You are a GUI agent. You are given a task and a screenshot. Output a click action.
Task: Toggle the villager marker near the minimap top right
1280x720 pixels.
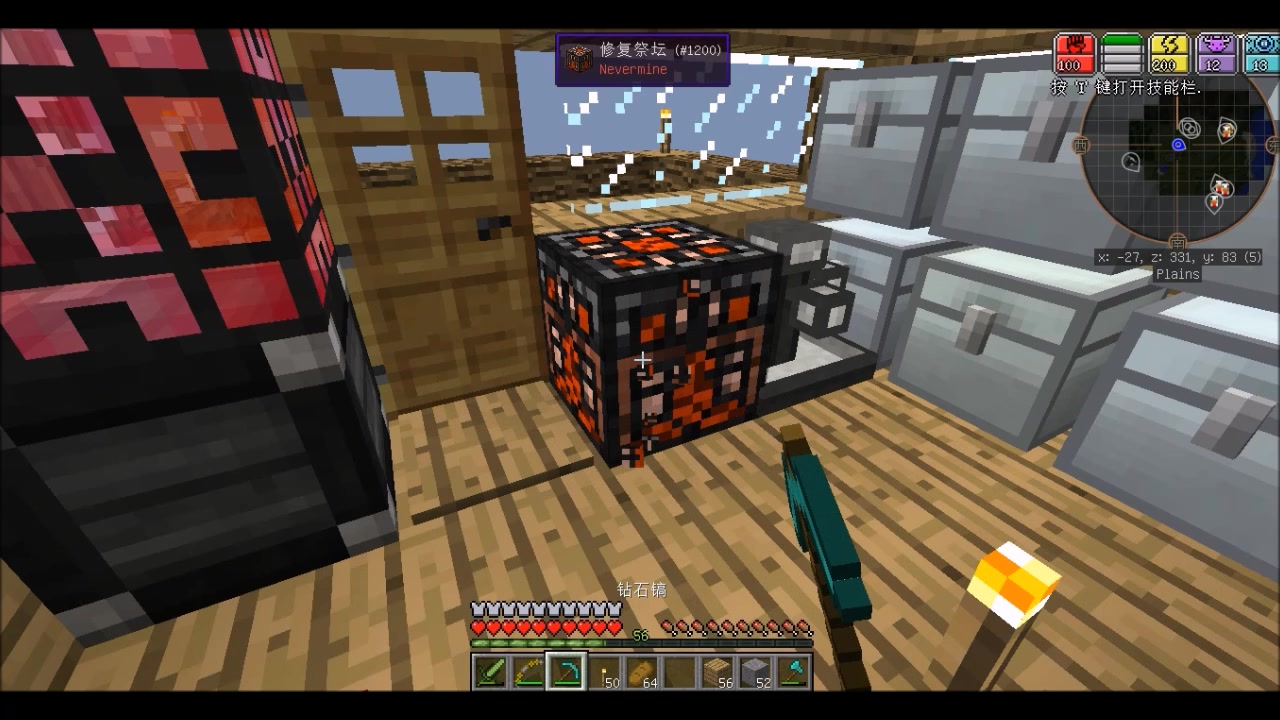pyautogui.click(x=1225, y=129)
